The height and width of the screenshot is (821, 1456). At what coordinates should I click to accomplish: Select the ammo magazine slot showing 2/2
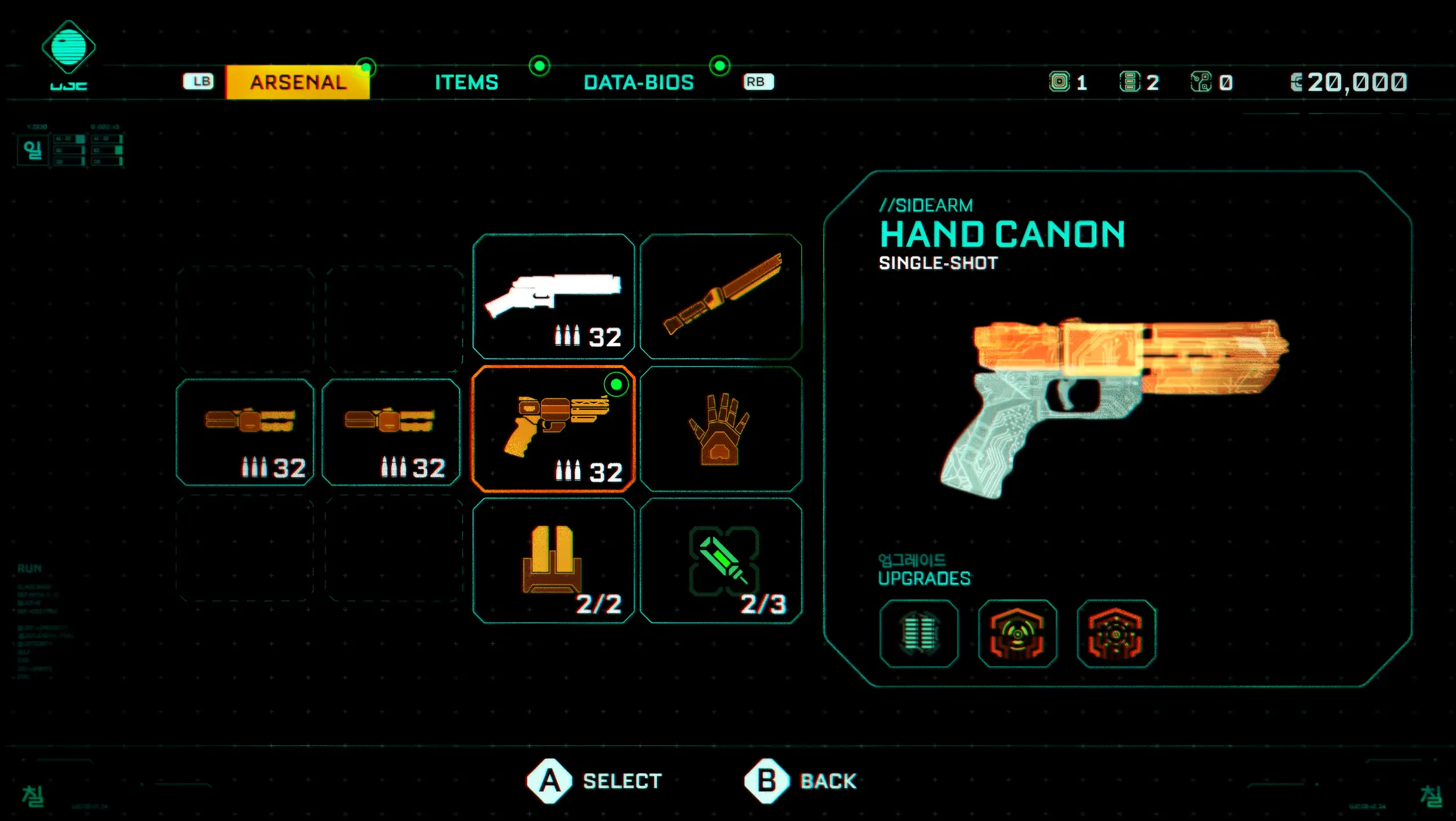(x=553, y=561)
